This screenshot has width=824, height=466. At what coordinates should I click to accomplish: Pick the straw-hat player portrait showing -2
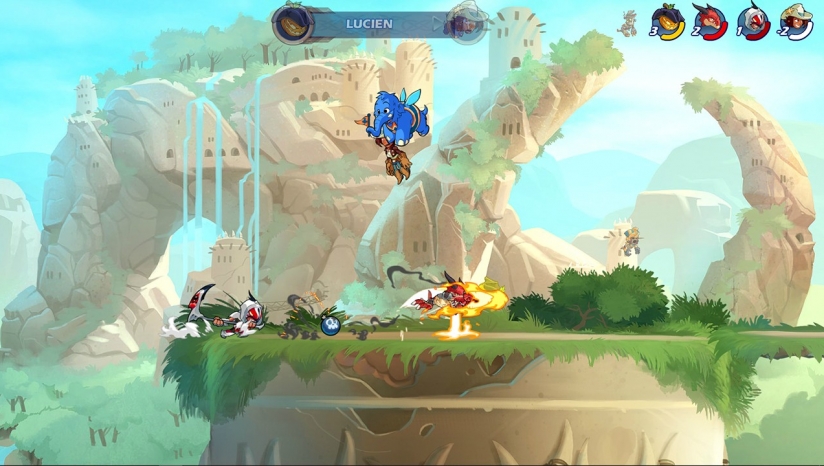pos(796,20)
